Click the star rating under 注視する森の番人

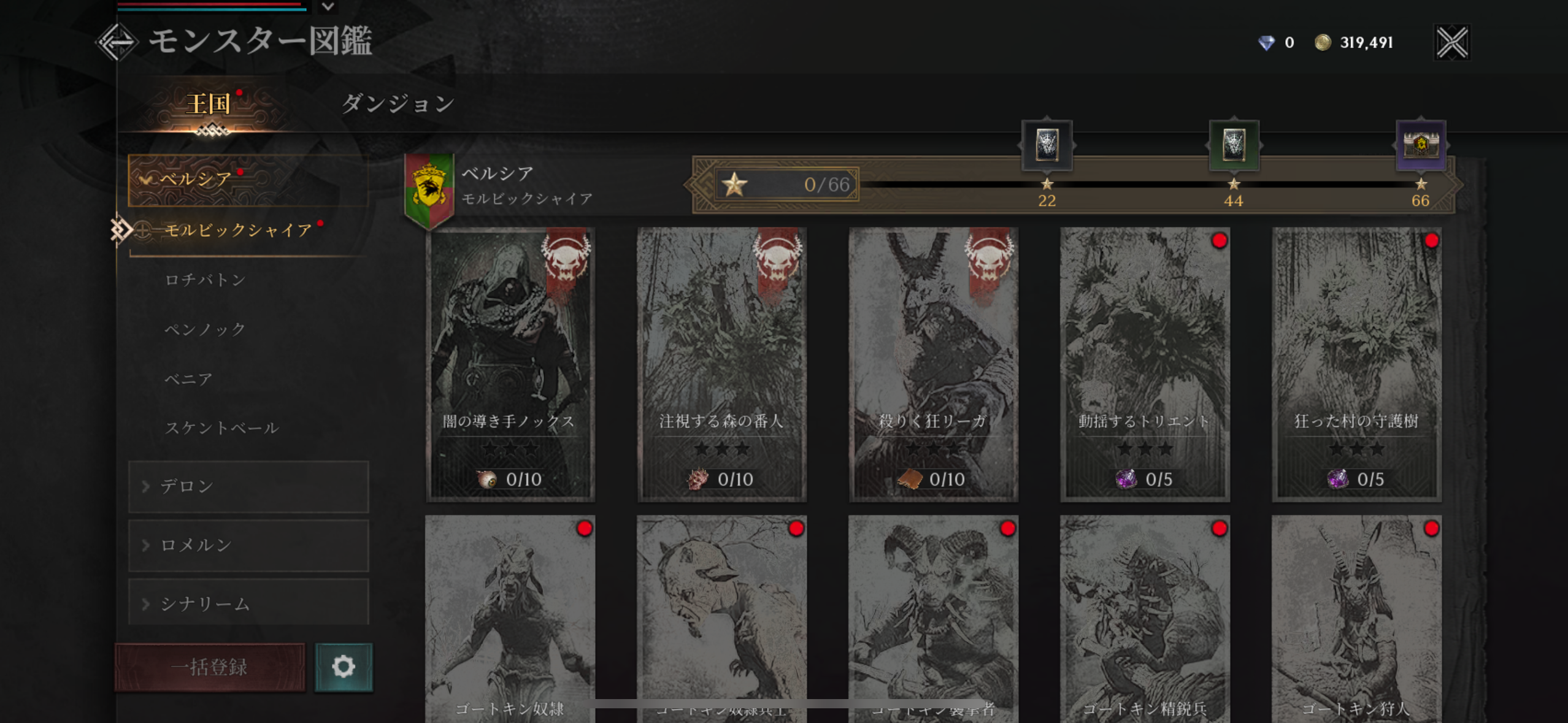click(x=721, y=449)
